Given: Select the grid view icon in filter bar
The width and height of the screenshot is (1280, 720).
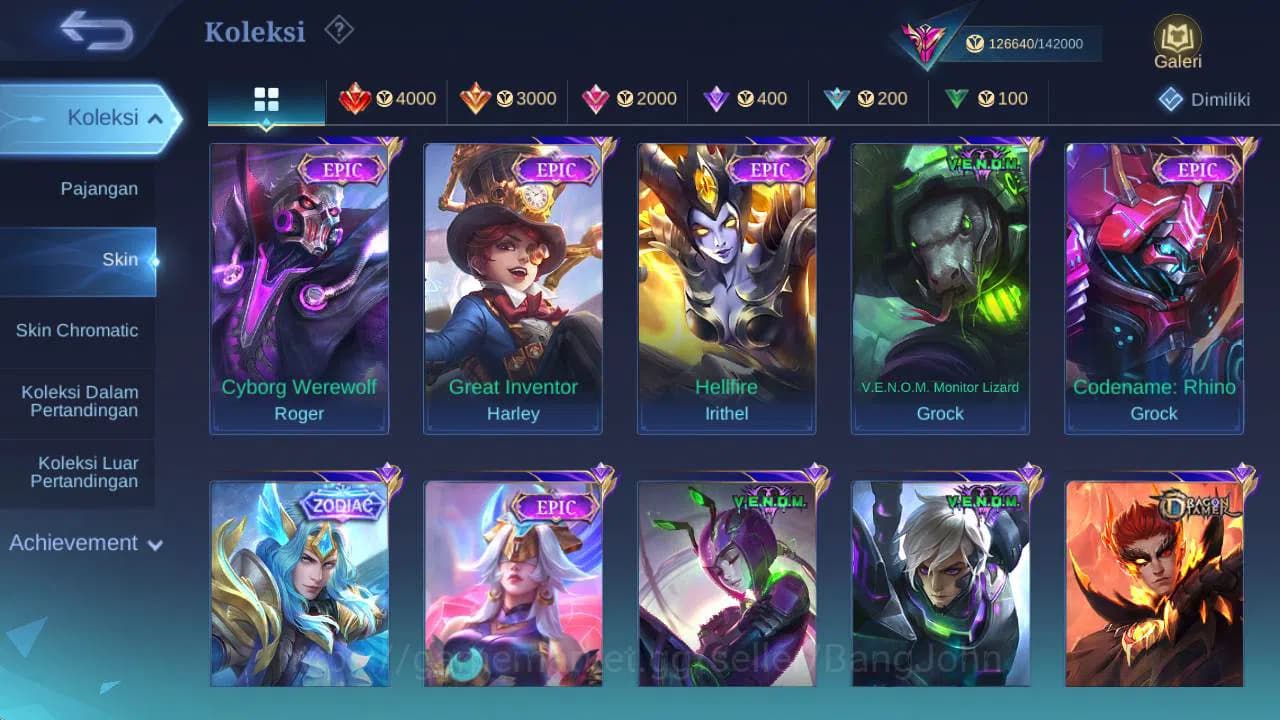Looking at the screenshot, I should 265,100.
